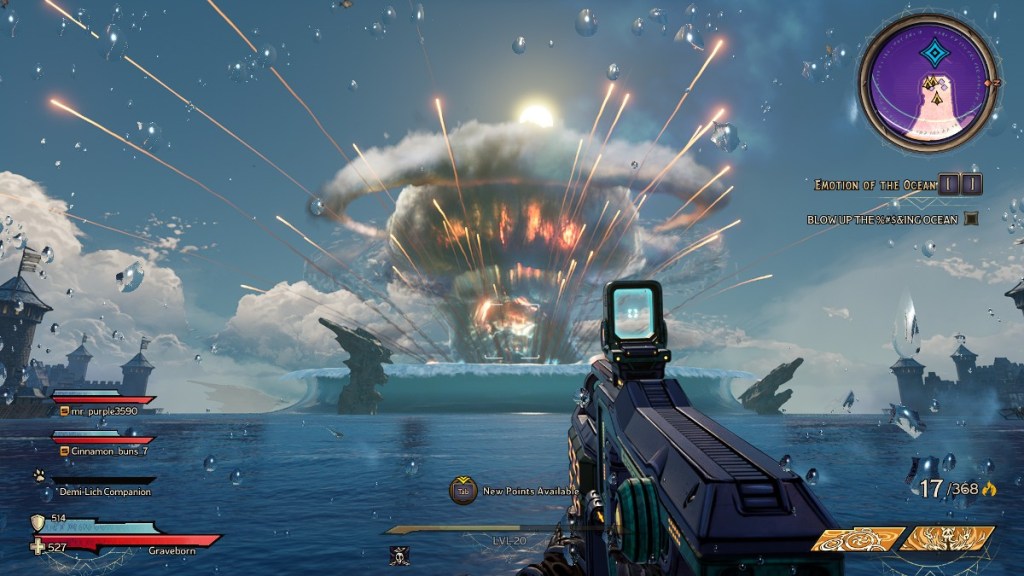Select party member mr_purple3590
The image size is (1024, 576).
(104, 411)
